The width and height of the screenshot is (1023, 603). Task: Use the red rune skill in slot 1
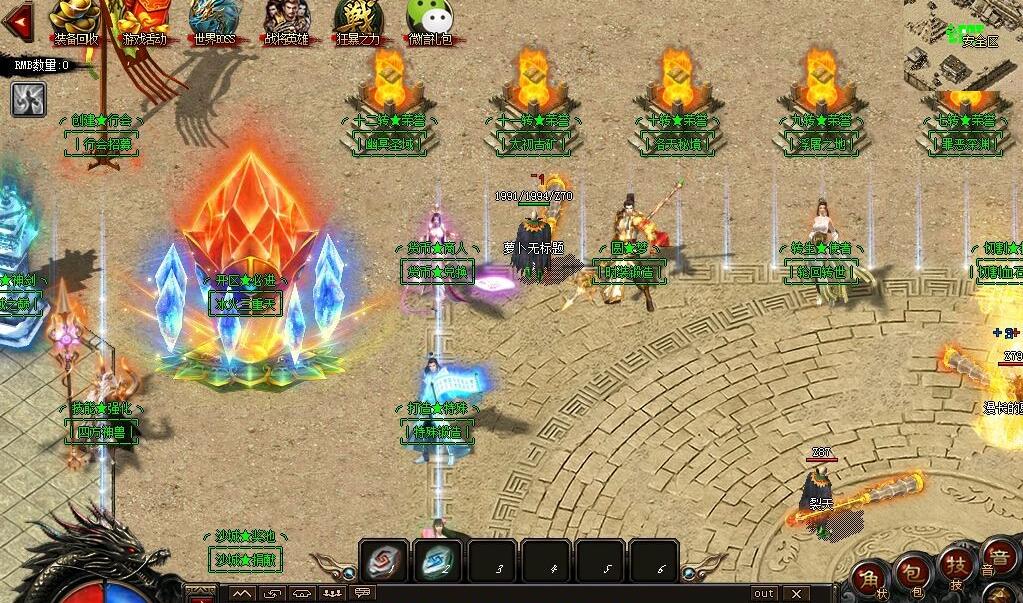pos(384,561)
